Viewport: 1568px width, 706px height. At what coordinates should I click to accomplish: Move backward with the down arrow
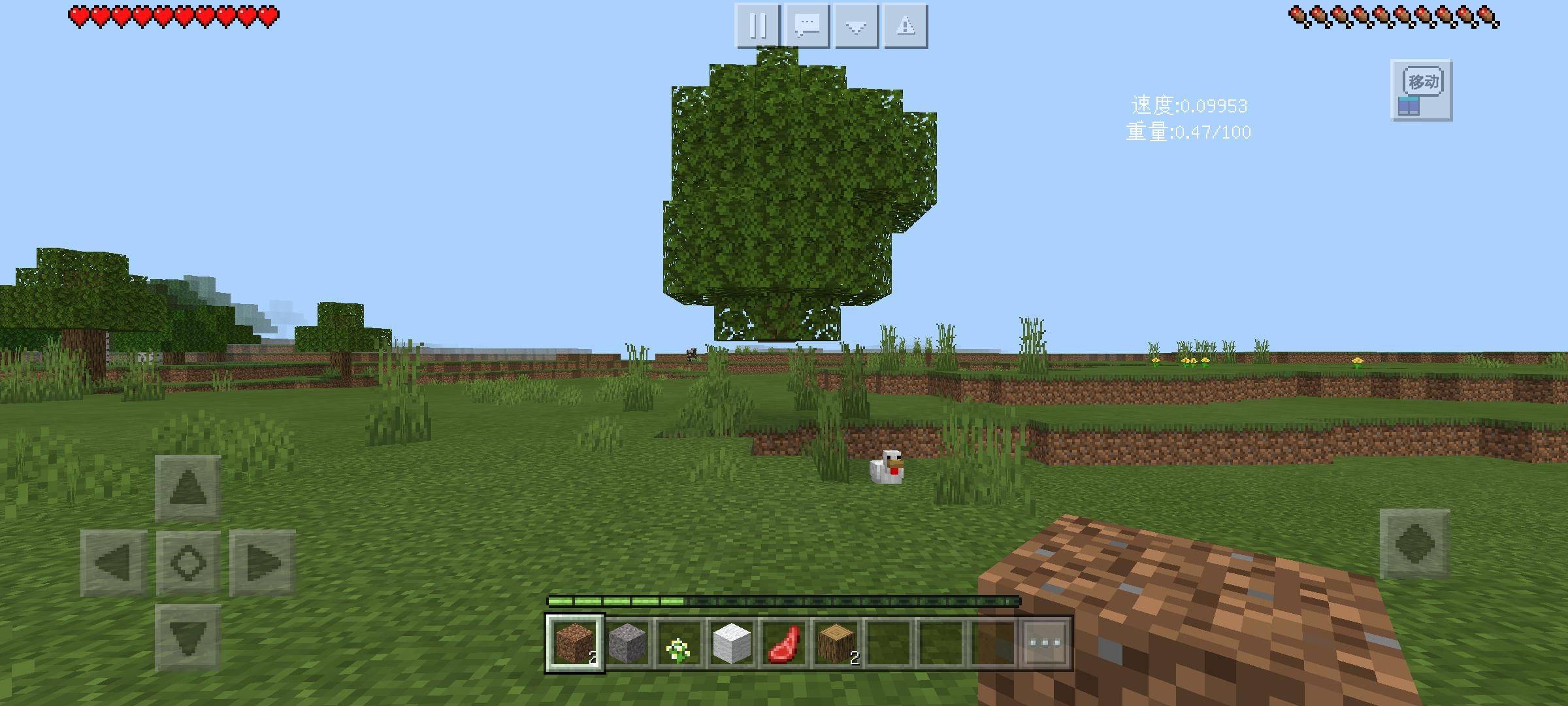[188, 637]
